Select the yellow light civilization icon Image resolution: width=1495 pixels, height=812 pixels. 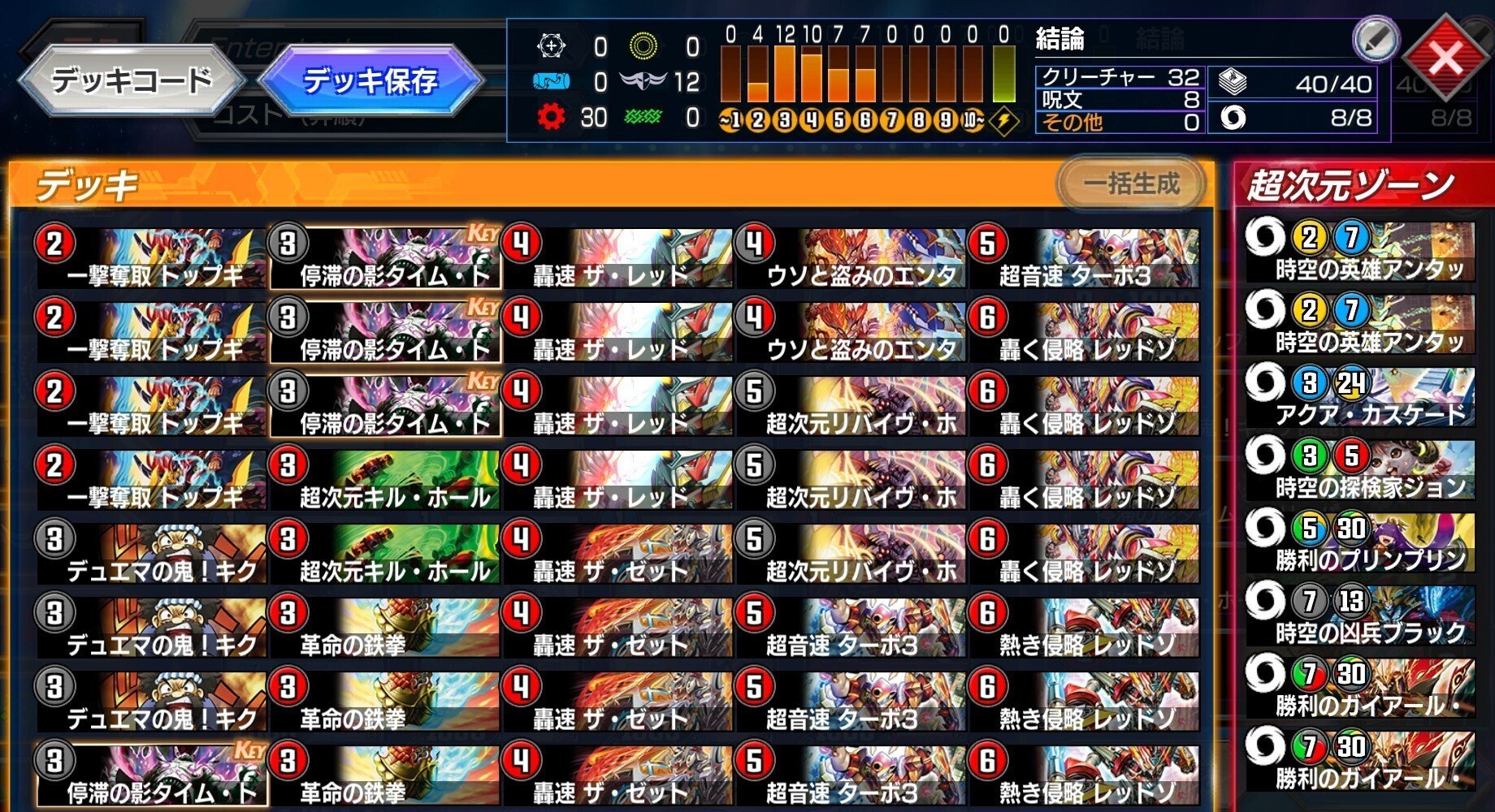(646, 46)
